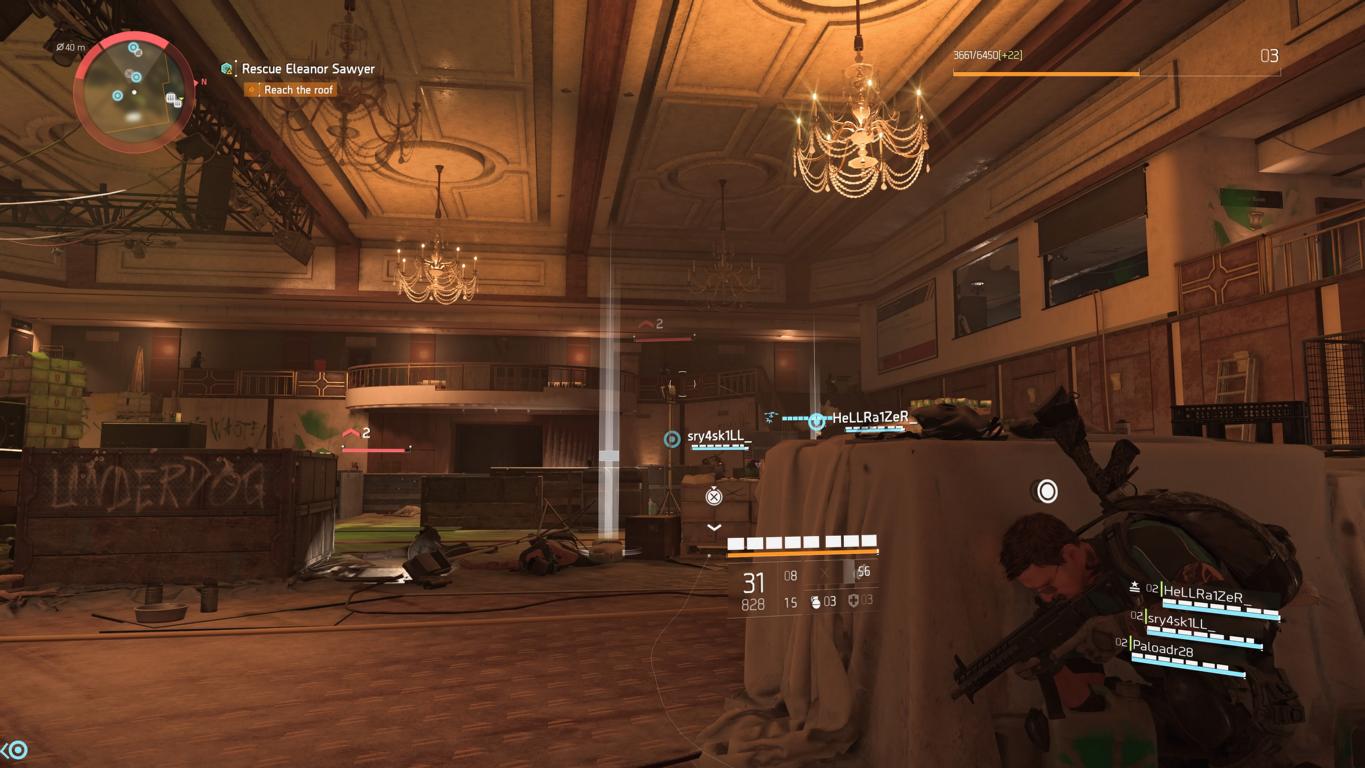Use the armor kit shield icon

853,601
